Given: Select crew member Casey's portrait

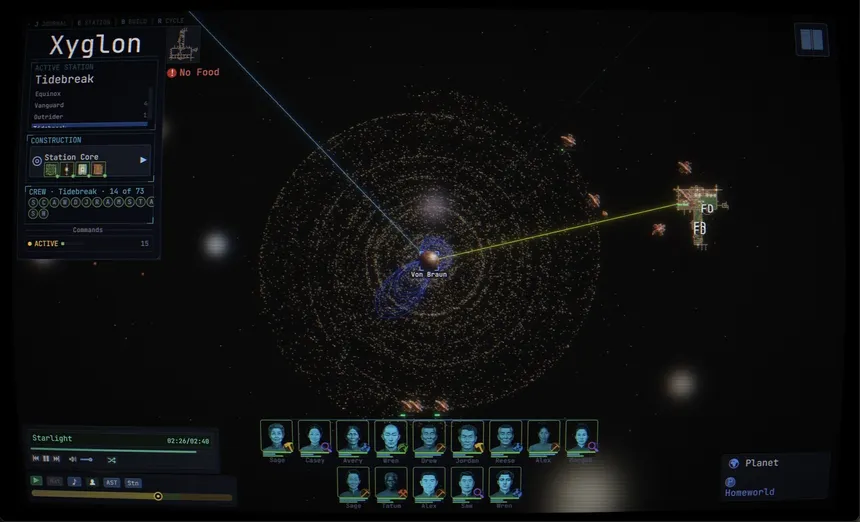Looking at the screenshot, I should 314,437.
